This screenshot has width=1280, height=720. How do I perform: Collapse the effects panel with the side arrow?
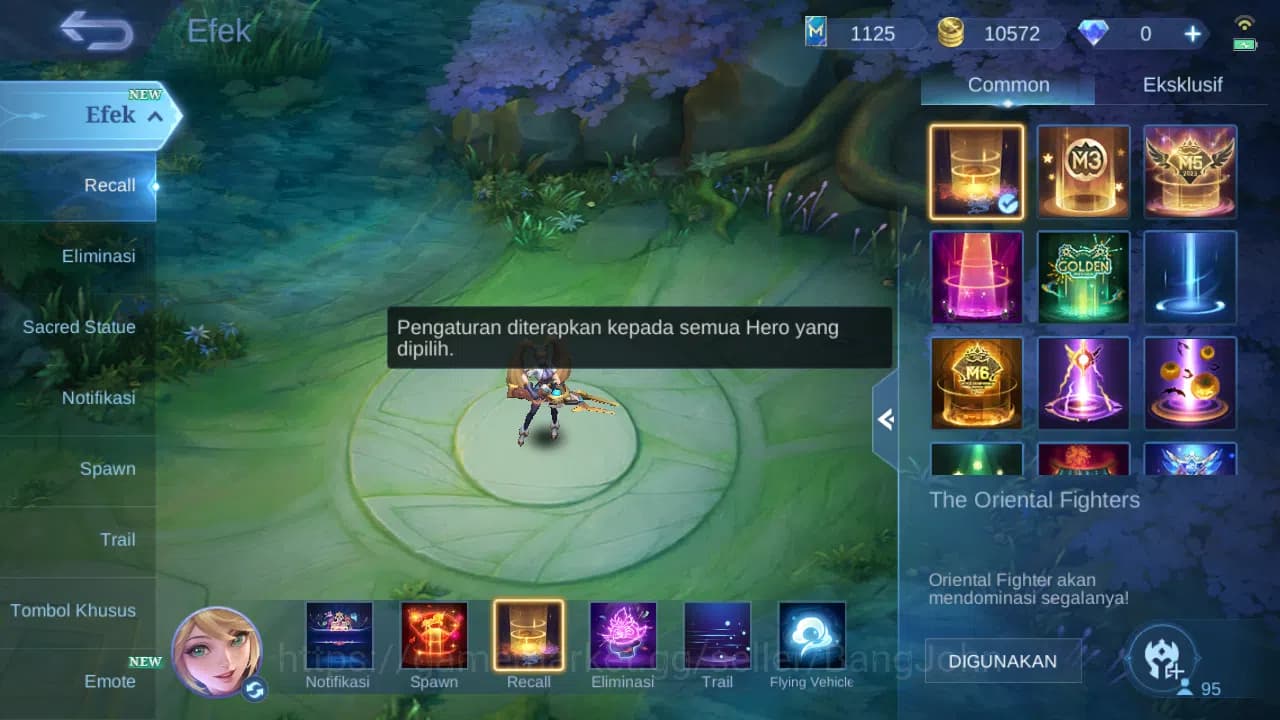point(886,420)
